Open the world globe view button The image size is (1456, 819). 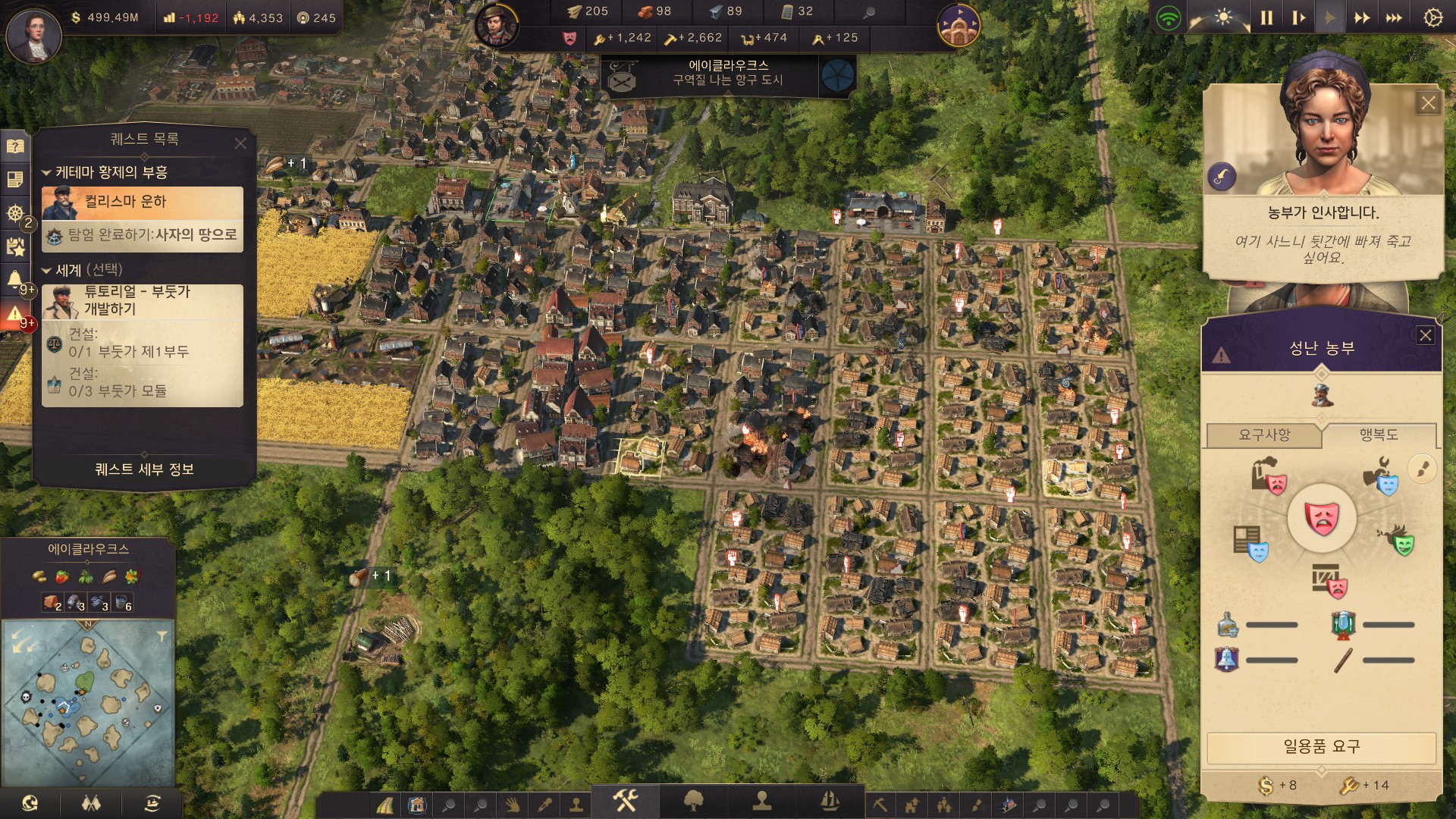coord(30,803)
